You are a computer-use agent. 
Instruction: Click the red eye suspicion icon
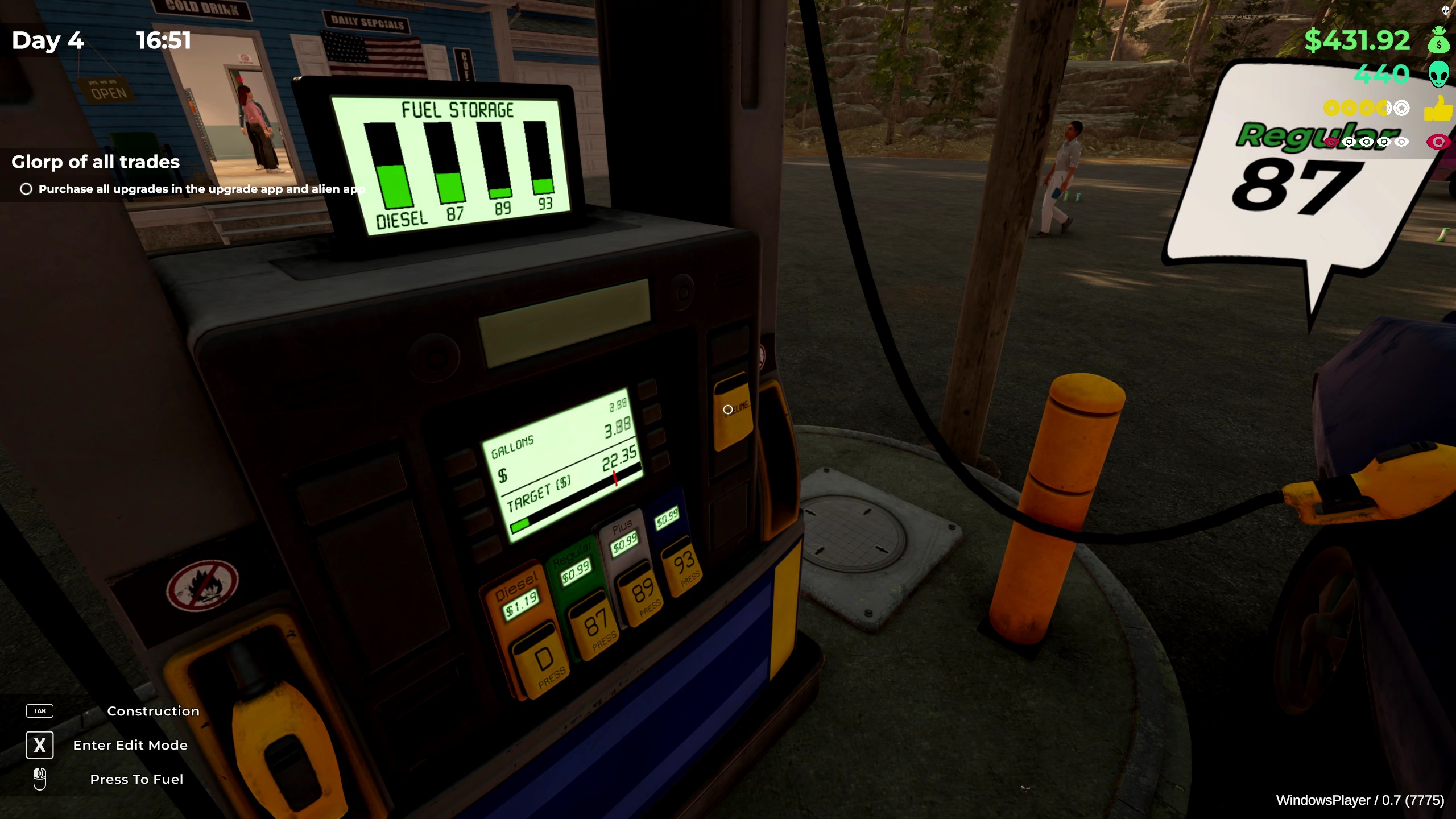click(x=1438, y=142)
